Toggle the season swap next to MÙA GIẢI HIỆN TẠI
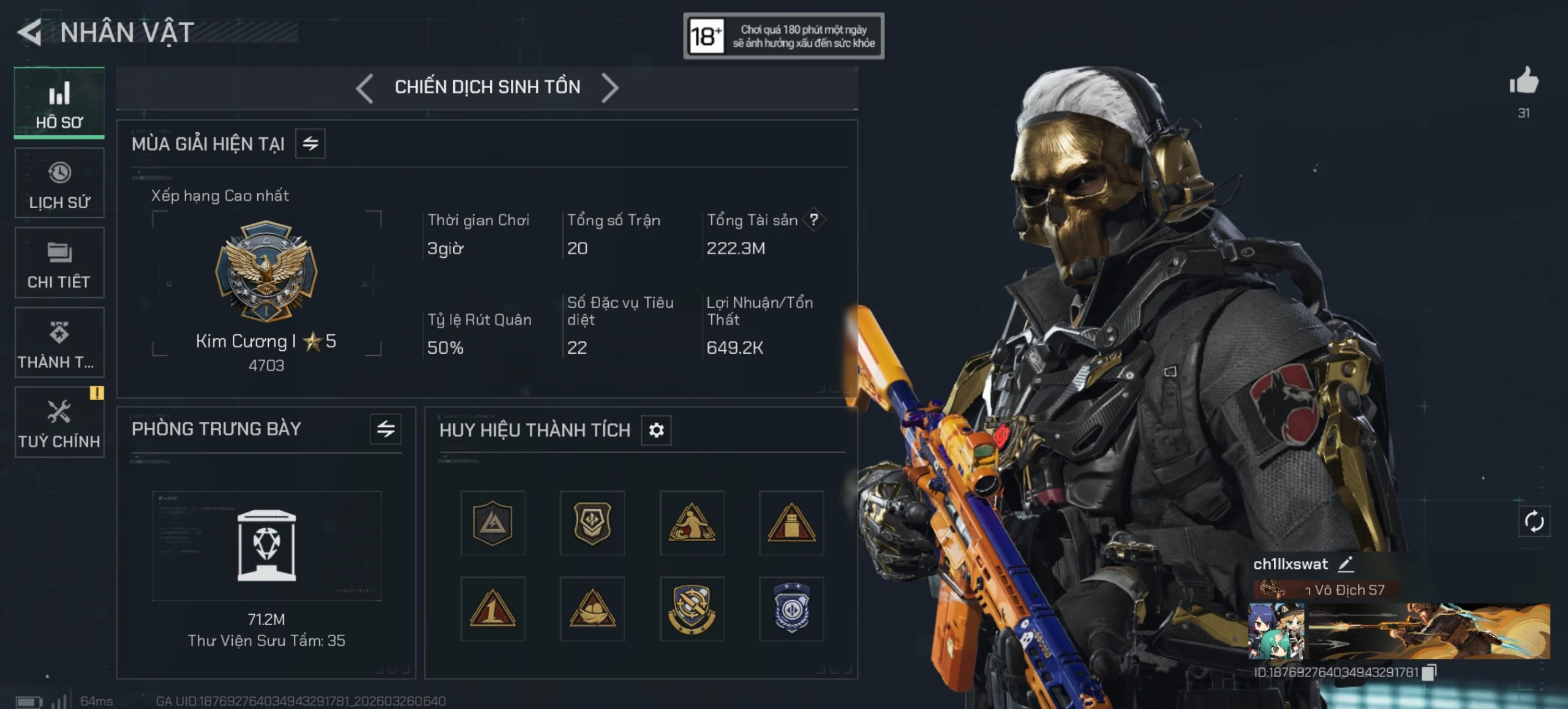The height and width of the screenshot is (709, 1568). click(x=311, y=144)
